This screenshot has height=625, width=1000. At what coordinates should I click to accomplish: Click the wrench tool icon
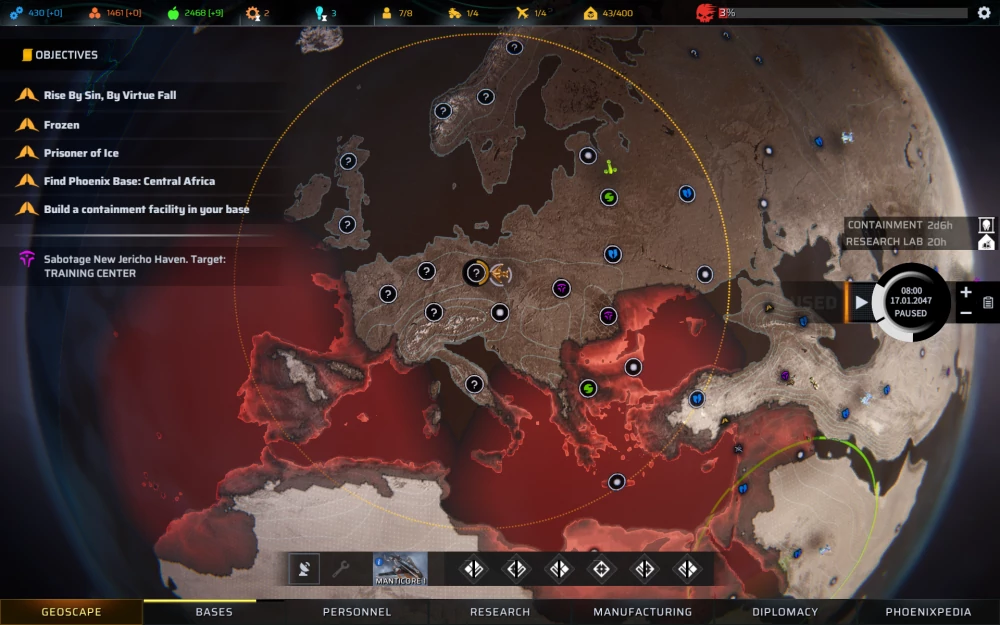click(341, 569)
